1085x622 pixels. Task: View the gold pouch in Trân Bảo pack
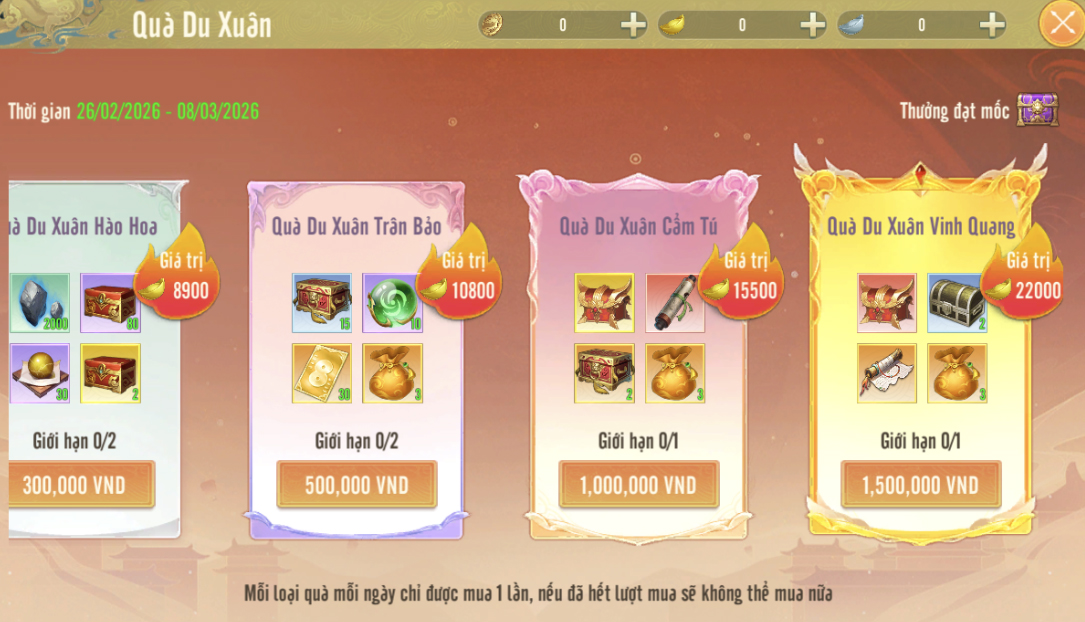(392, 373)
